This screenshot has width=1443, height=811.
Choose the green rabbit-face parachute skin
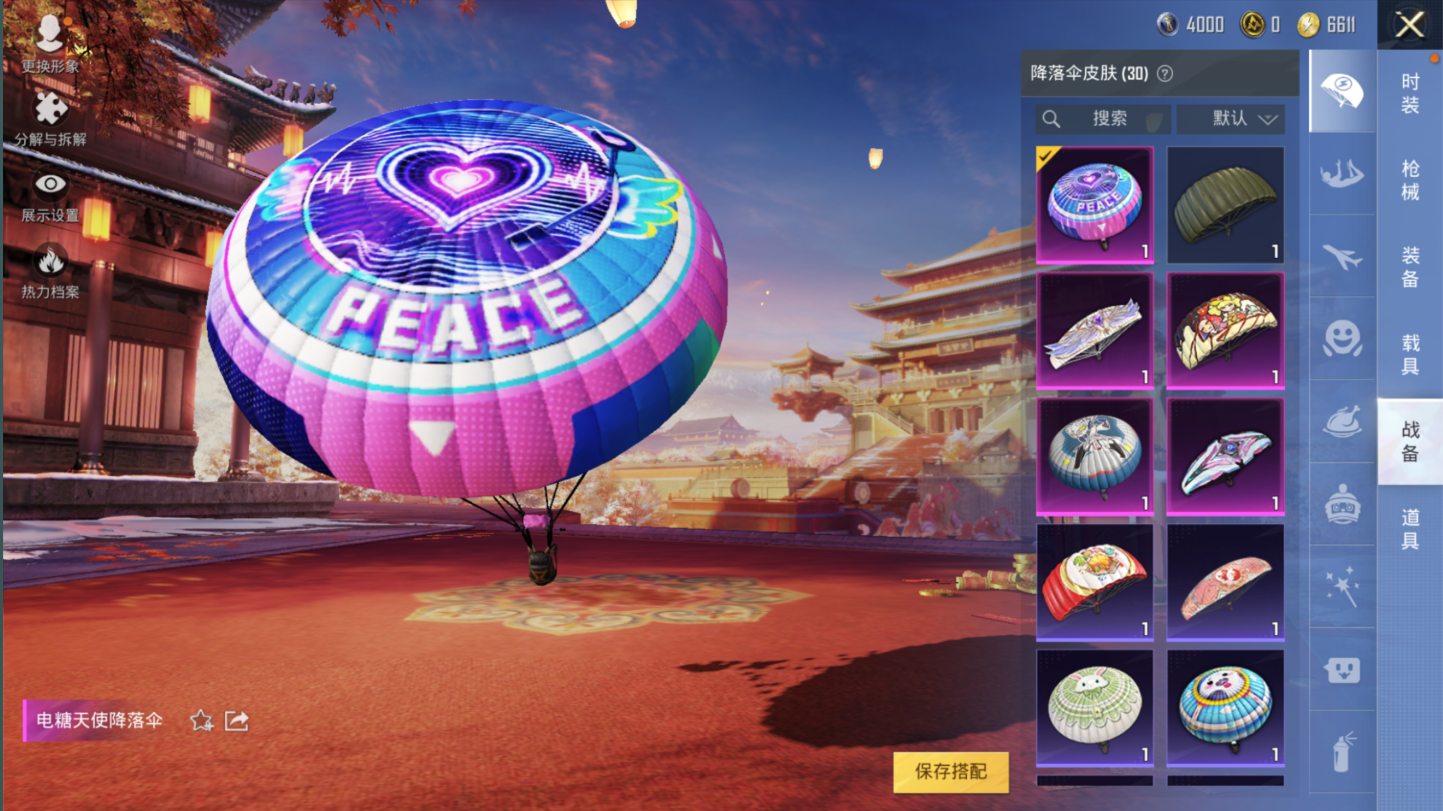coord(1095,707)
